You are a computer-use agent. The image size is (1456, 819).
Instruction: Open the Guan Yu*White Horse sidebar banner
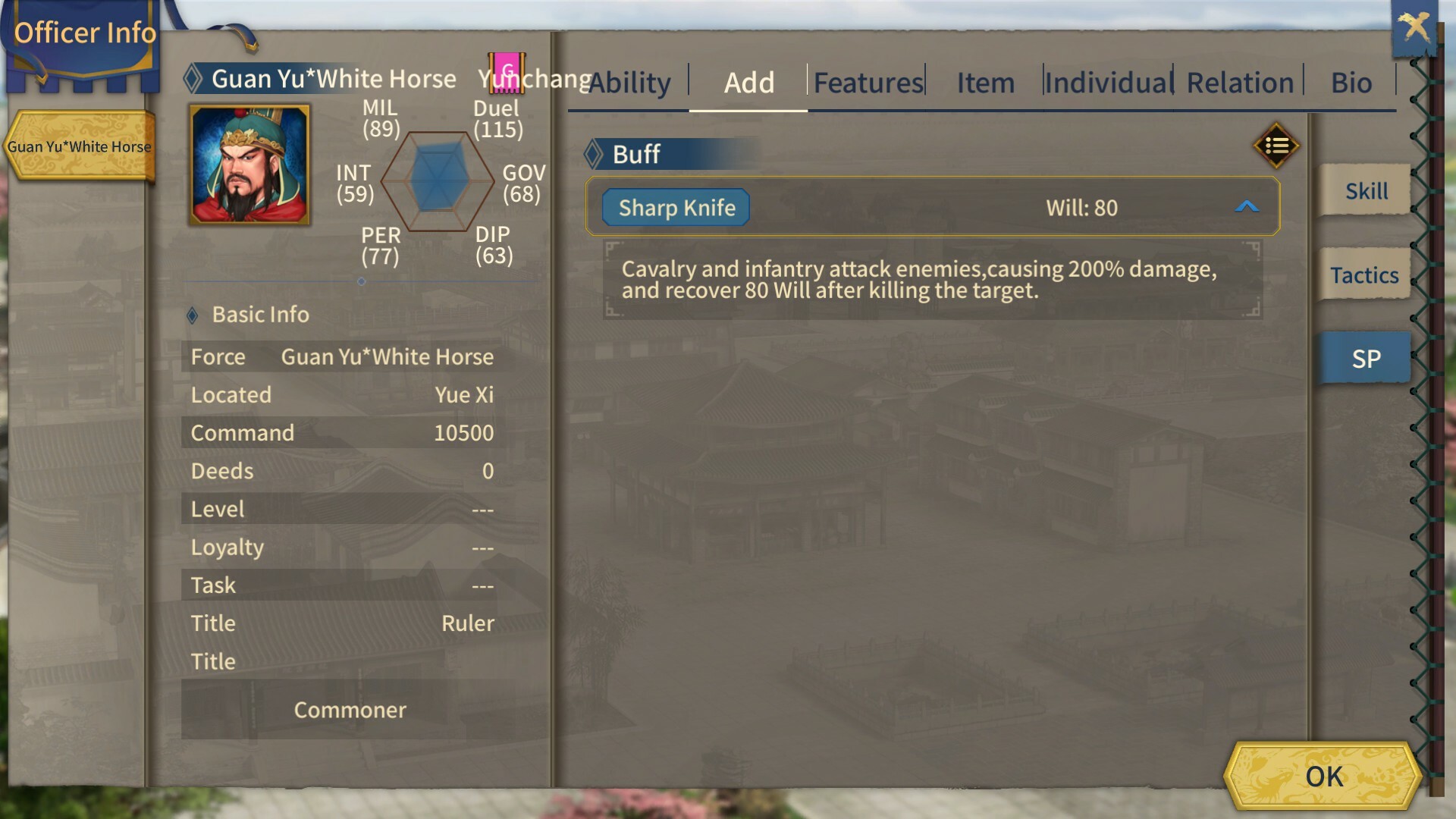[x=80, y=146]
